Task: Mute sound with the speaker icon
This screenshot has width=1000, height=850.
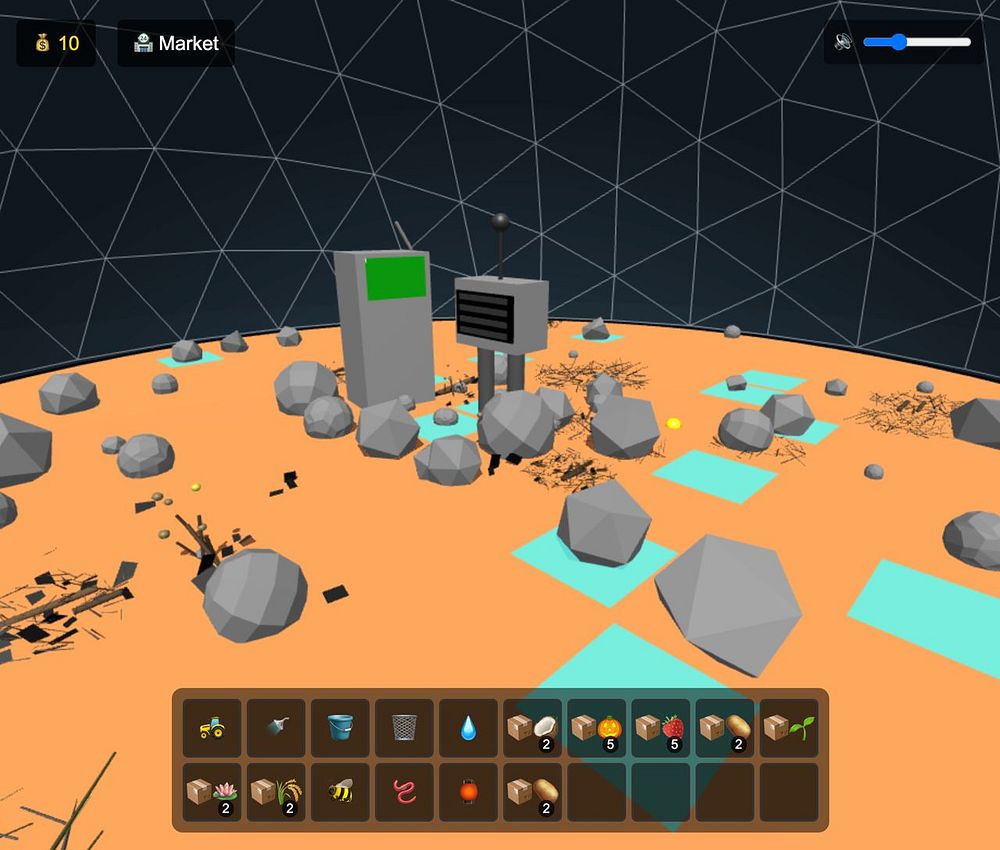Action: click(843, 42)
